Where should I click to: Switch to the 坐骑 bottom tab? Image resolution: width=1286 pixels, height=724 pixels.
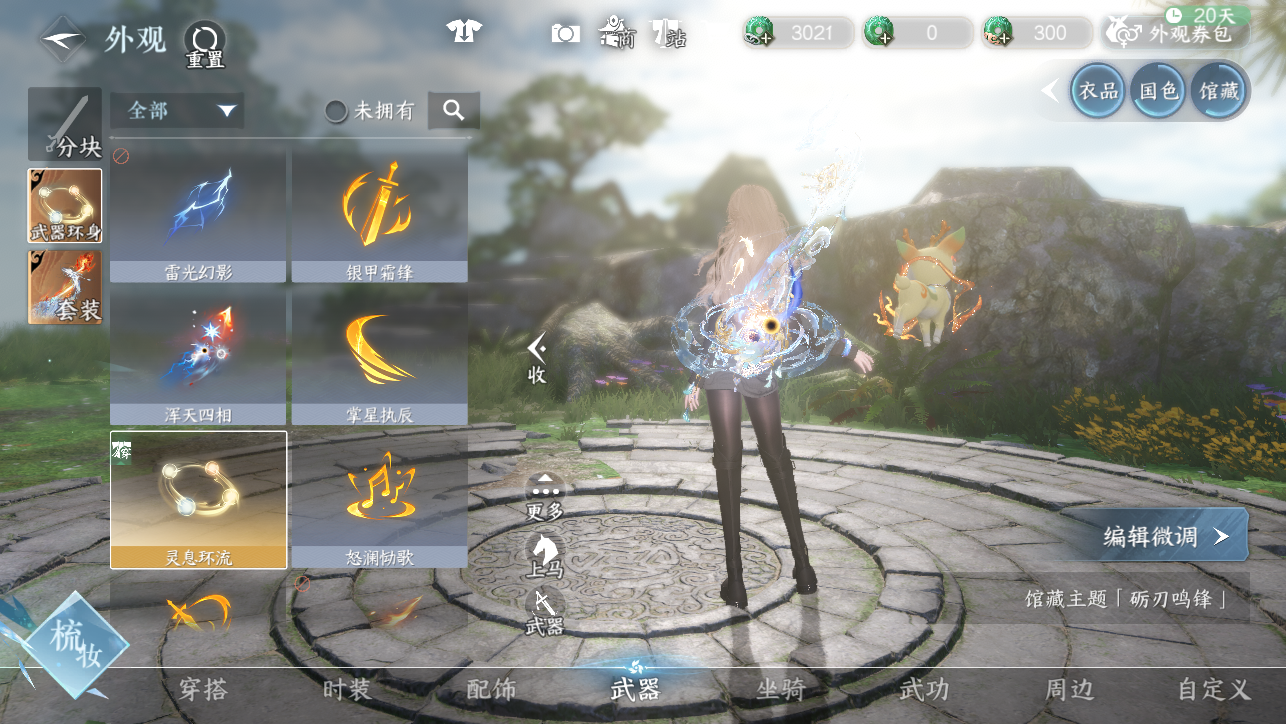[x=781, y=689]
